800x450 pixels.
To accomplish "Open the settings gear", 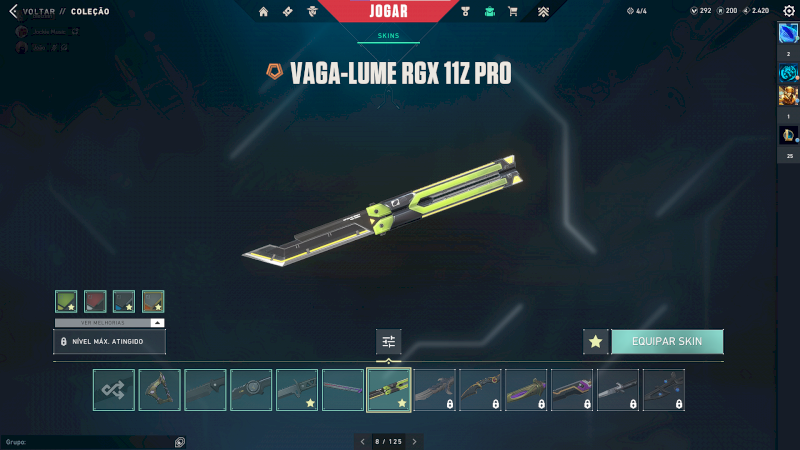I will pyautogui.click(x=788, y=11).
